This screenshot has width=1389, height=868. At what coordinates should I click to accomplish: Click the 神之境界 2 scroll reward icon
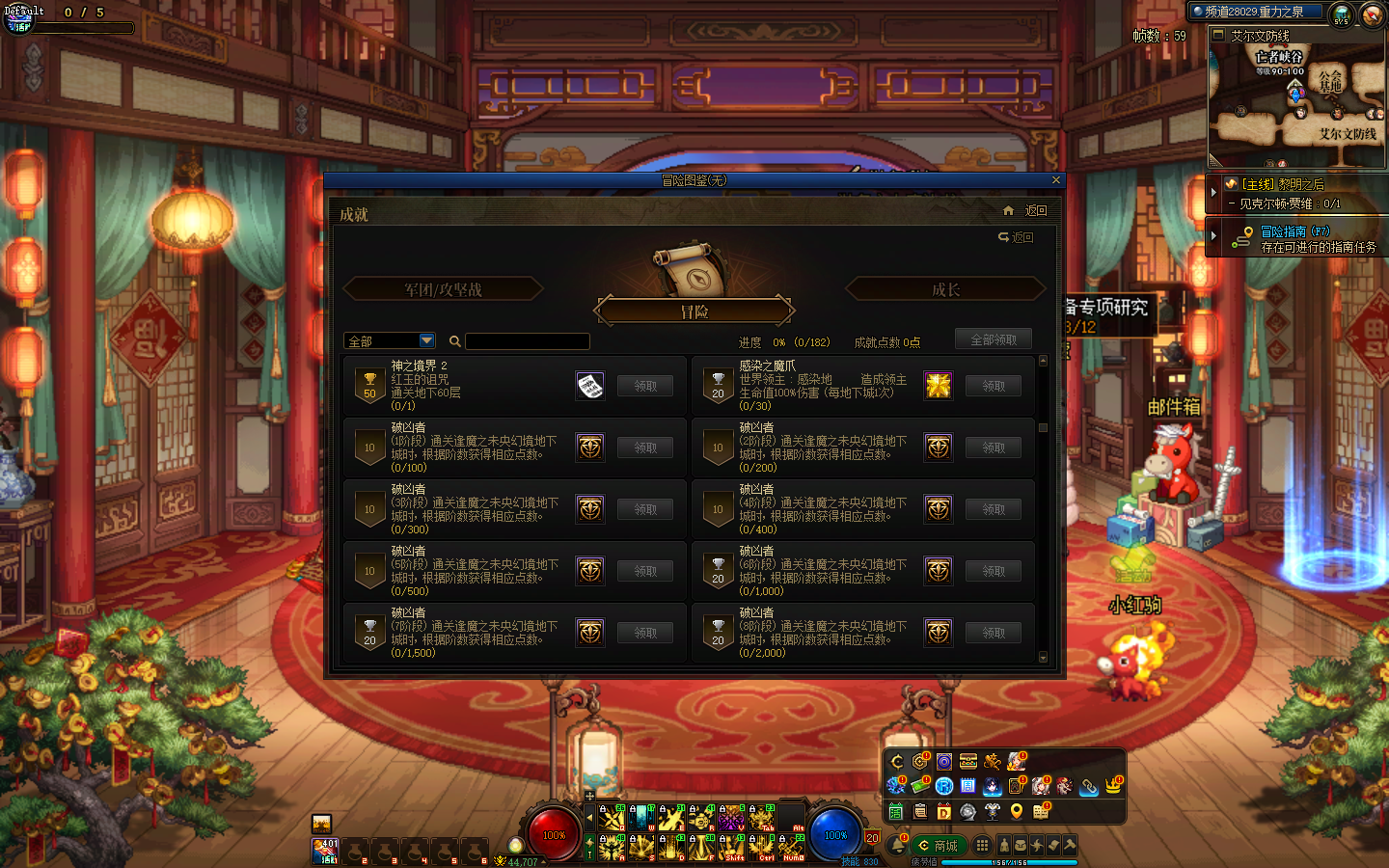point(590,386)
